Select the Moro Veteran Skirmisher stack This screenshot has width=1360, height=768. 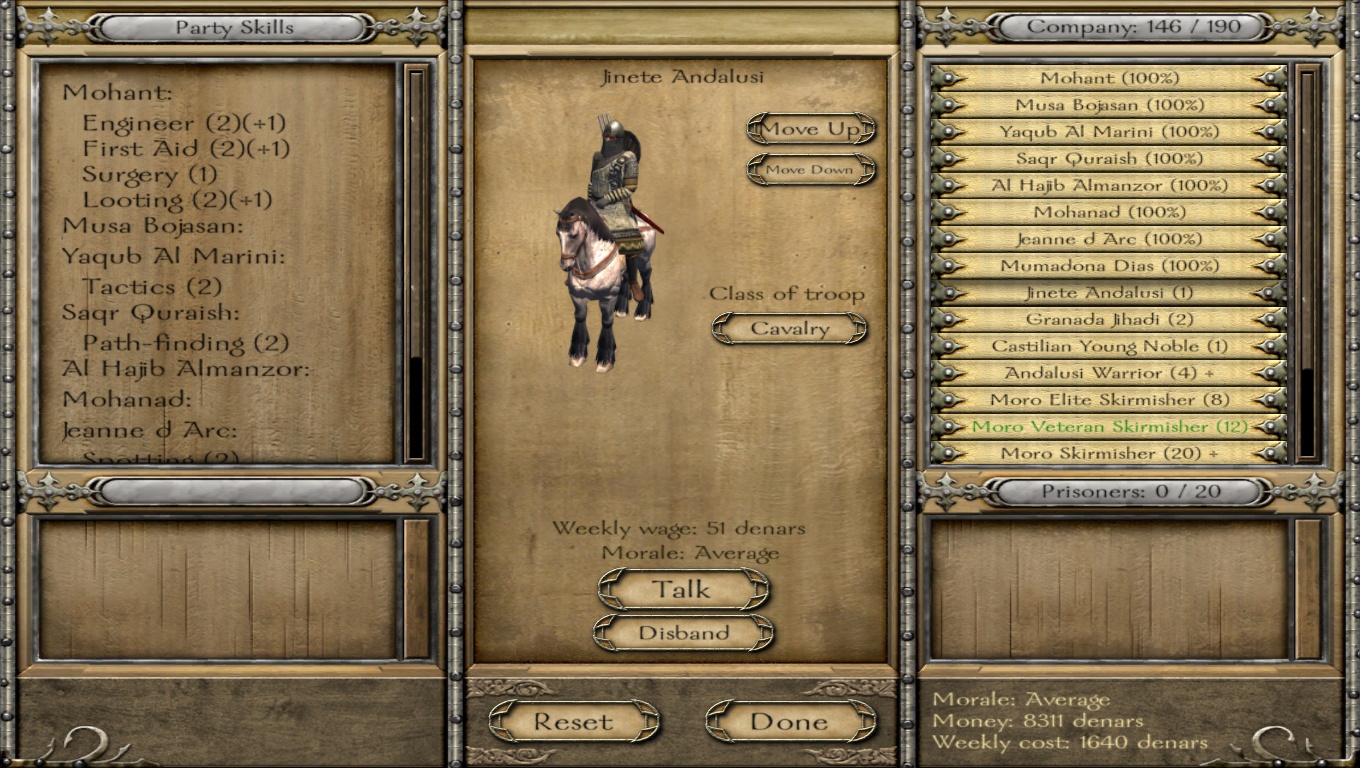pos(1109,427)
